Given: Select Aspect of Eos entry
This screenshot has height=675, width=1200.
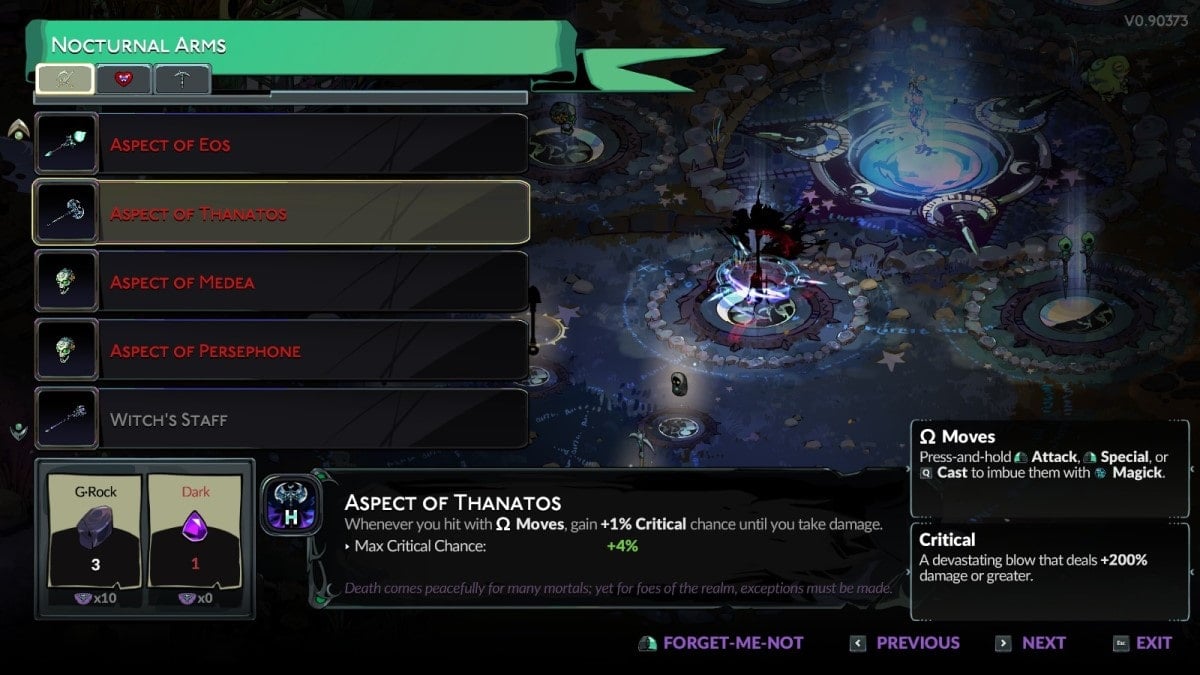Looking at the screenshot, I should coord(281,145).
